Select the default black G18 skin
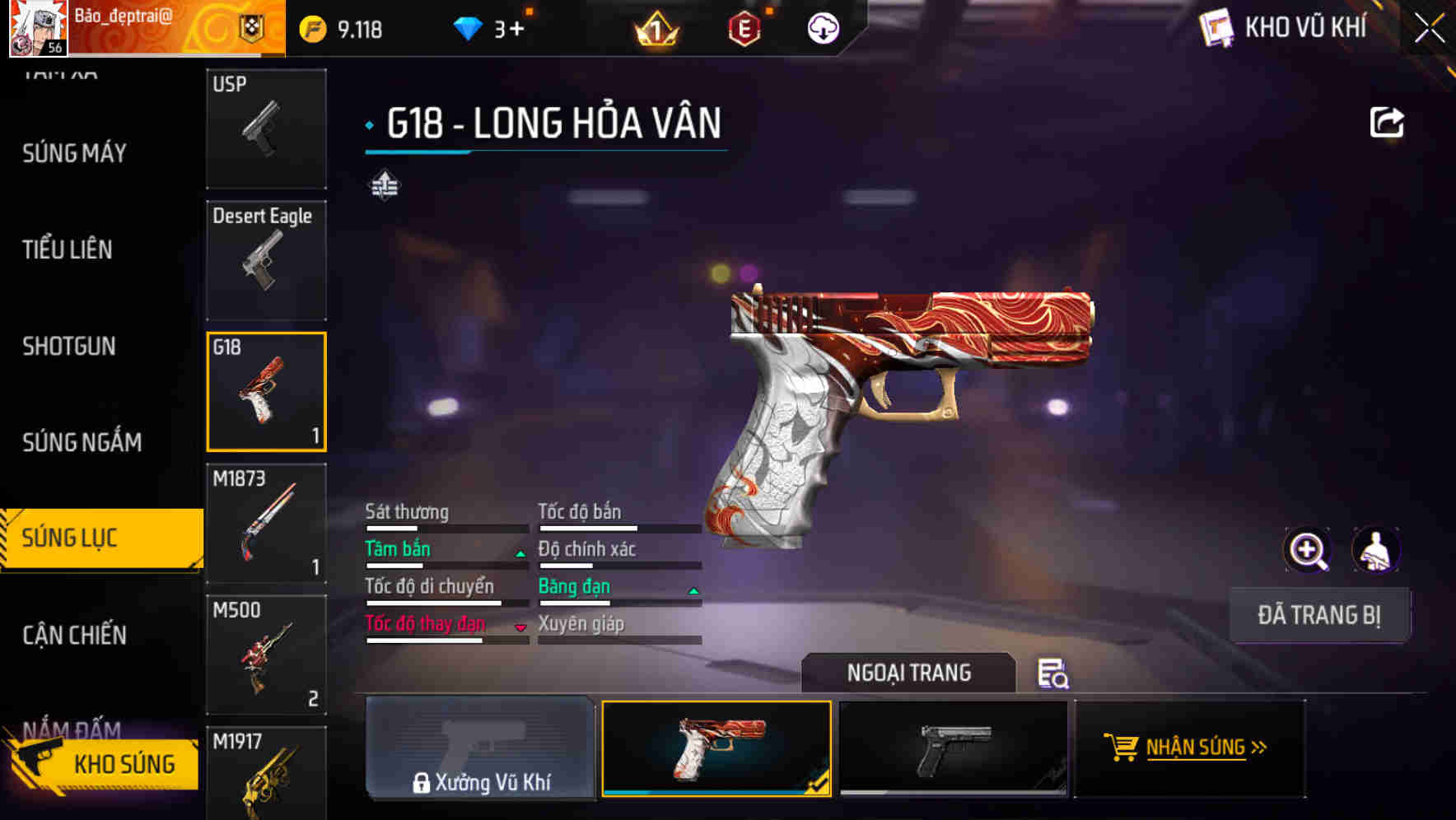 click(953, 748)
